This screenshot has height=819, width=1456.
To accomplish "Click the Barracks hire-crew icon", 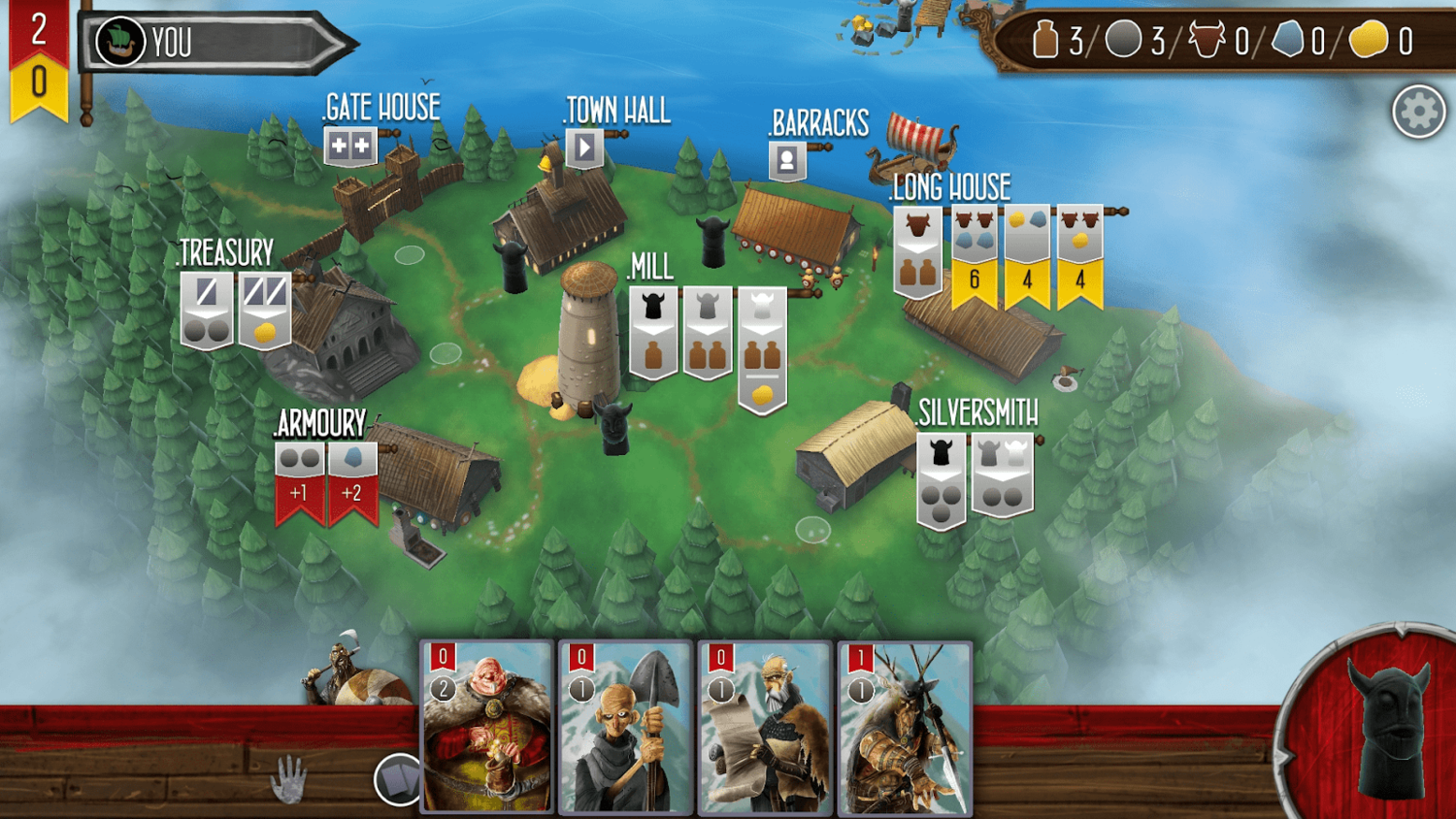I will click(x=788, y=158).
